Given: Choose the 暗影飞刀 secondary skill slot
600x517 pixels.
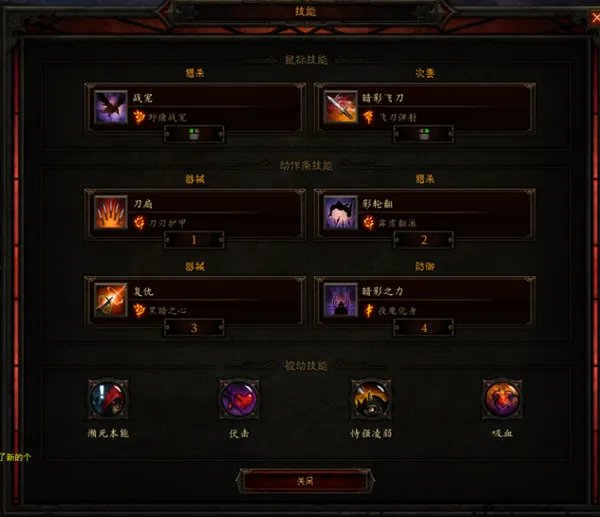Looking at the screenshot, I should coord(425,106).
